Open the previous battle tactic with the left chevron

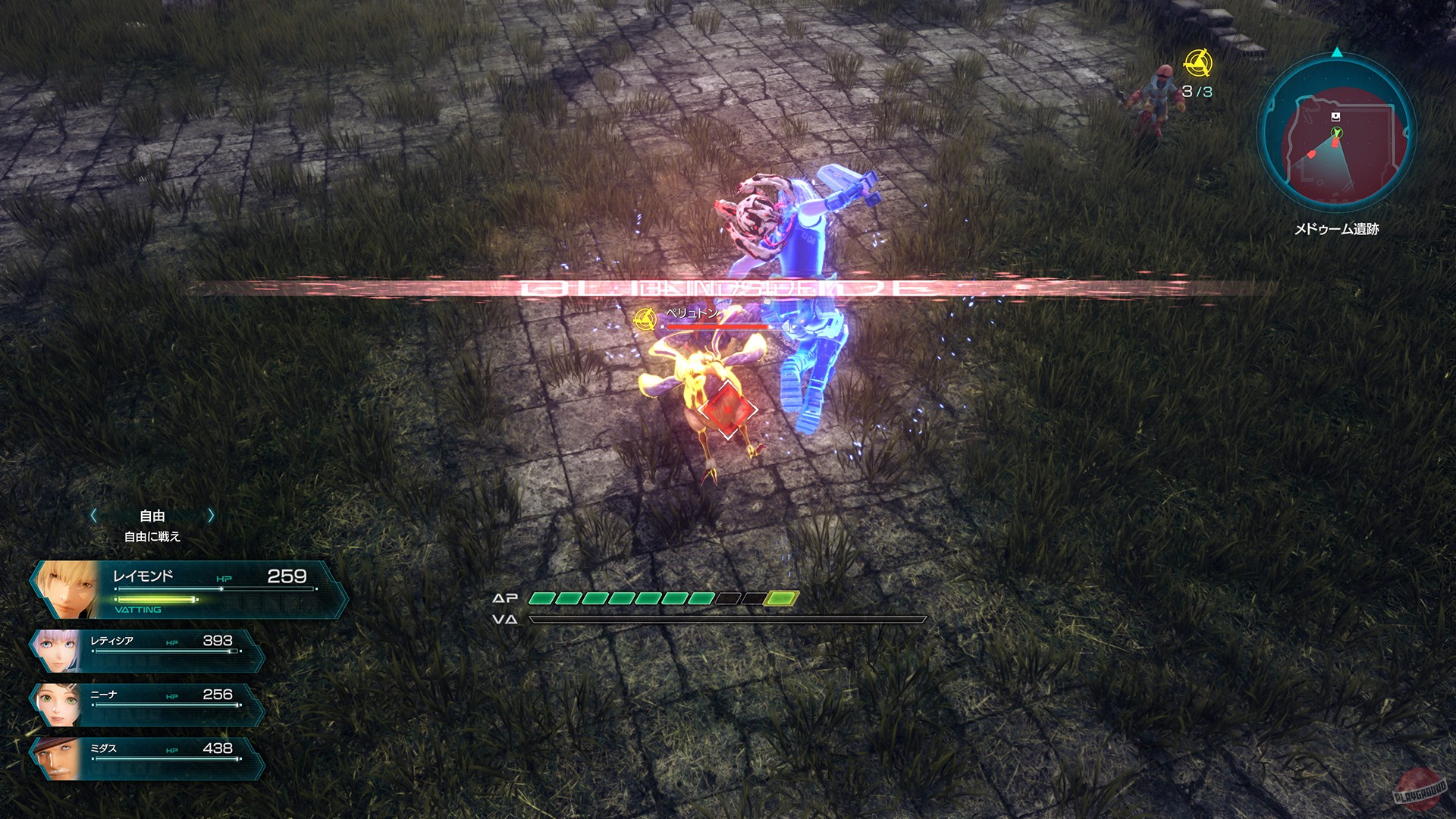coord(93,515)
